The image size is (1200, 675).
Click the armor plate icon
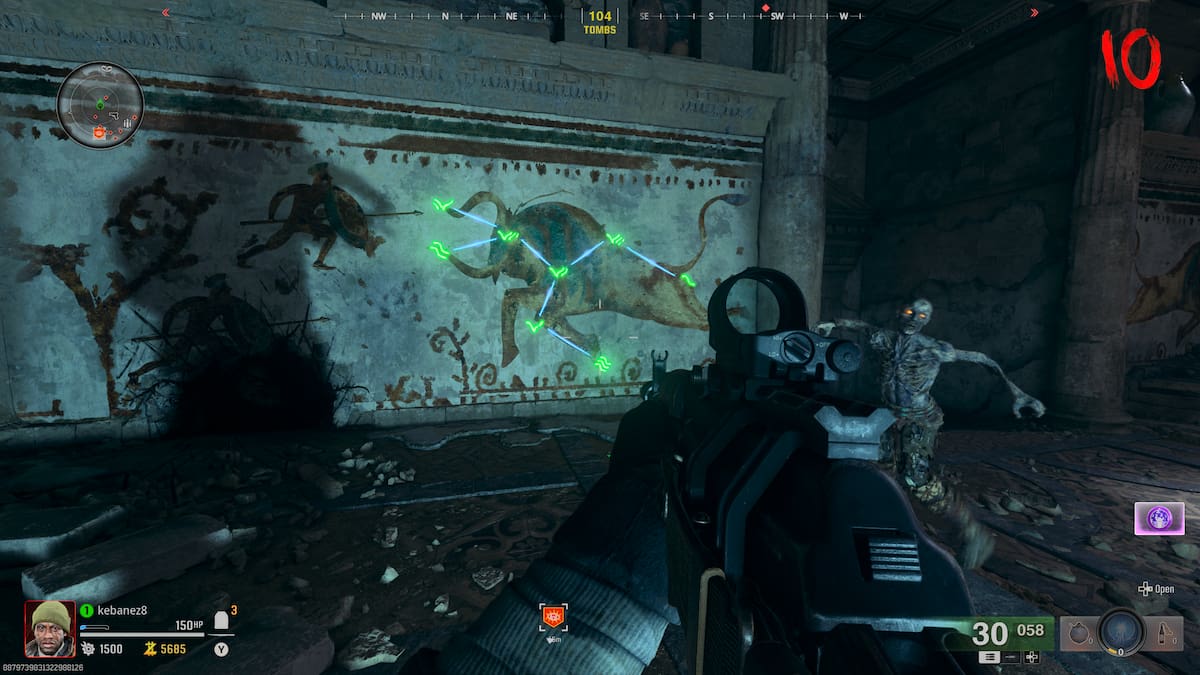click(222, 622)
